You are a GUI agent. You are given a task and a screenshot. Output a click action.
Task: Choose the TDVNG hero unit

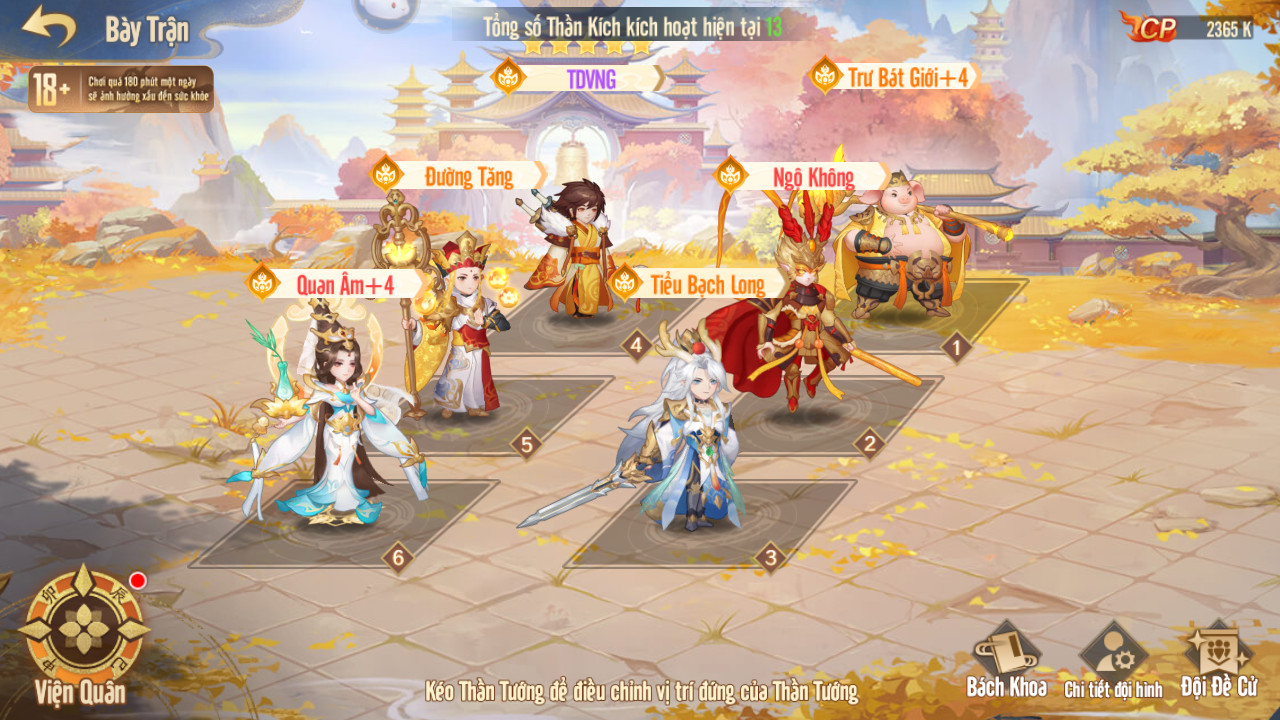575,250
